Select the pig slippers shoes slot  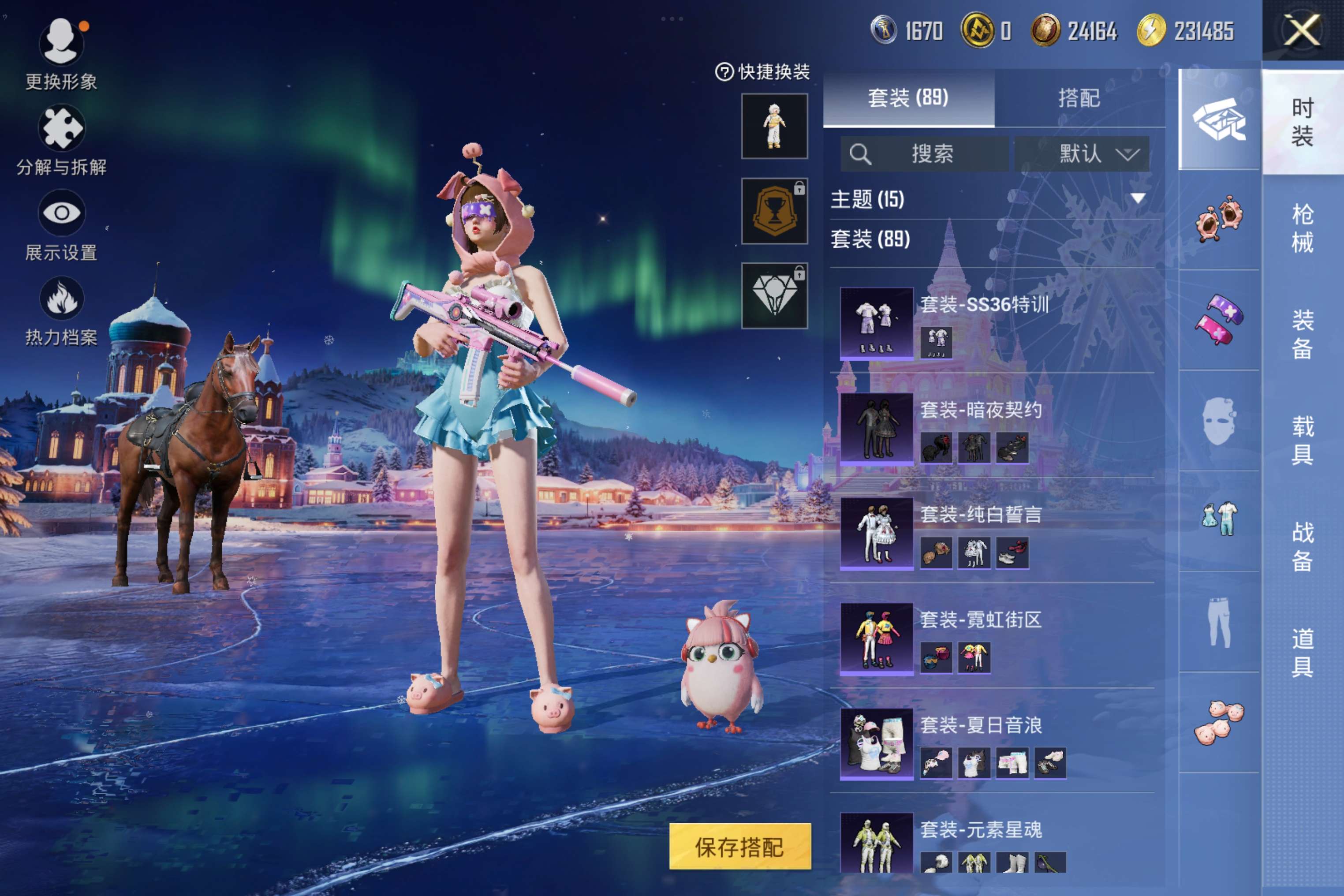click(1219, 722)
